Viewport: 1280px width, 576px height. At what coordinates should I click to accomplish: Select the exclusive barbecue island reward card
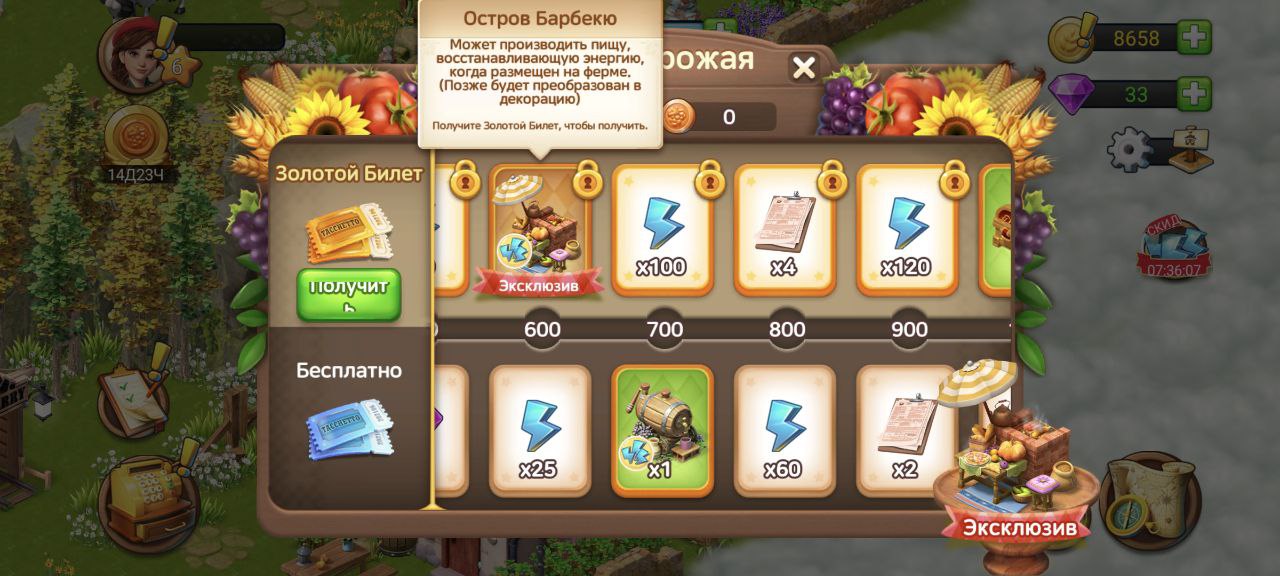(541, 231)
